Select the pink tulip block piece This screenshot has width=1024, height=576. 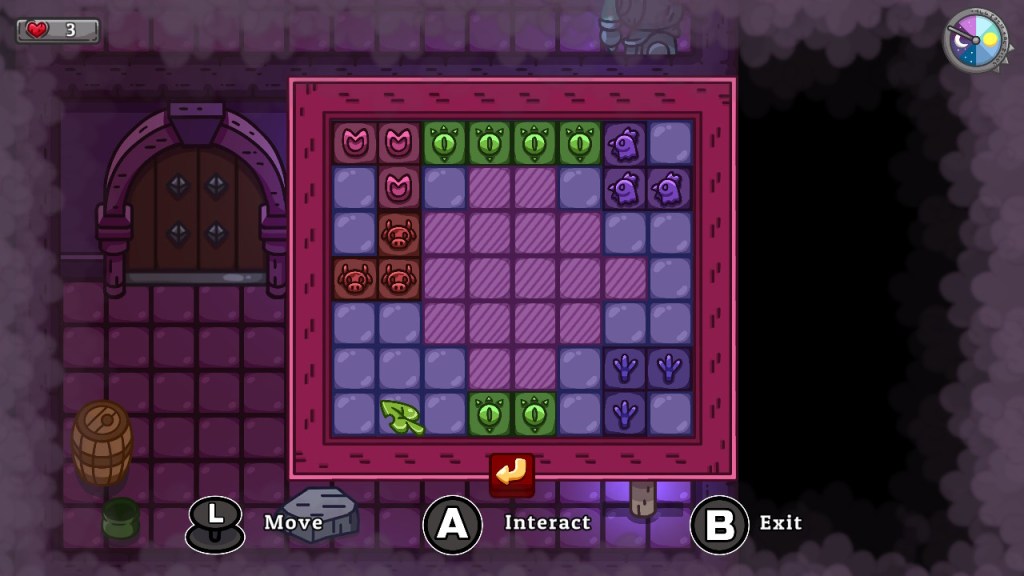pyautogui.click(x=400, y=144)
